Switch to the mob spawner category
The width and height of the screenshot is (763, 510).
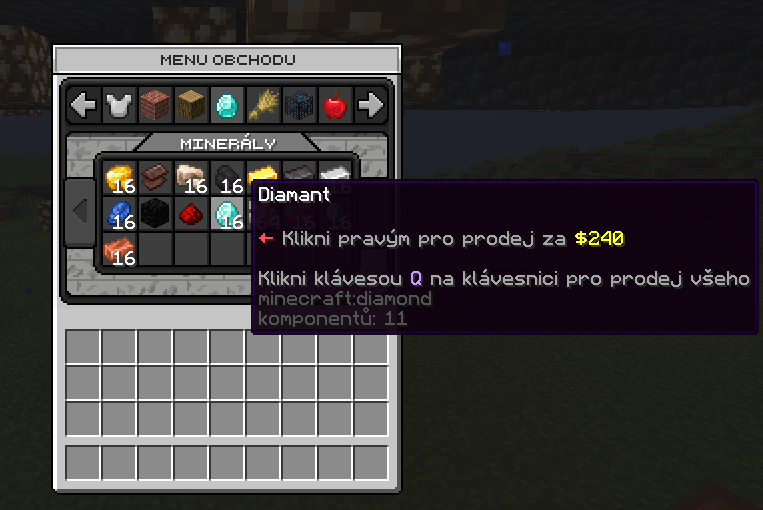point(299,104)
